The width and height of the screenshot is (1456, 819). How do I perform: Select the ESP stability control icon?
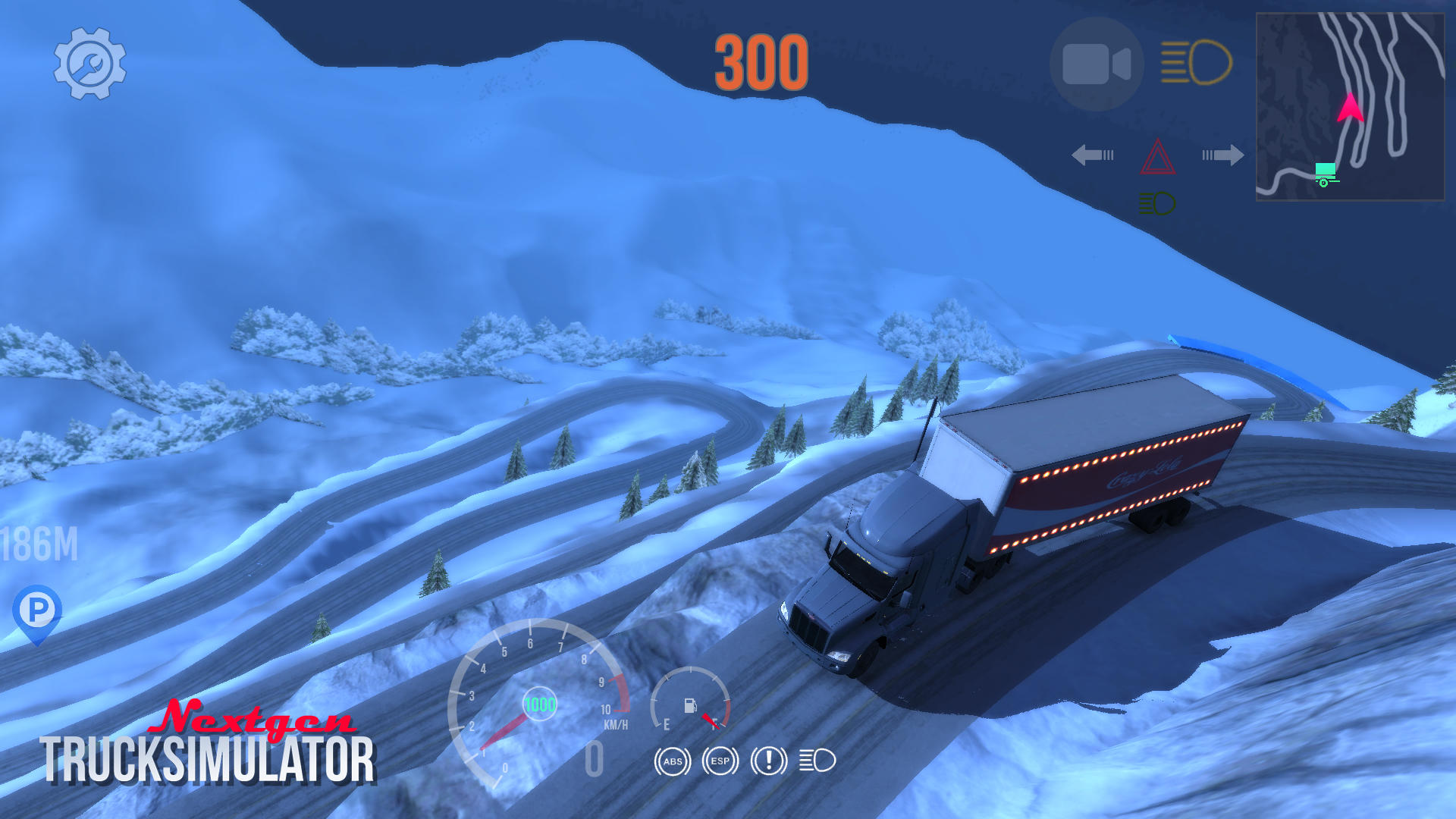tap(720, 762)
